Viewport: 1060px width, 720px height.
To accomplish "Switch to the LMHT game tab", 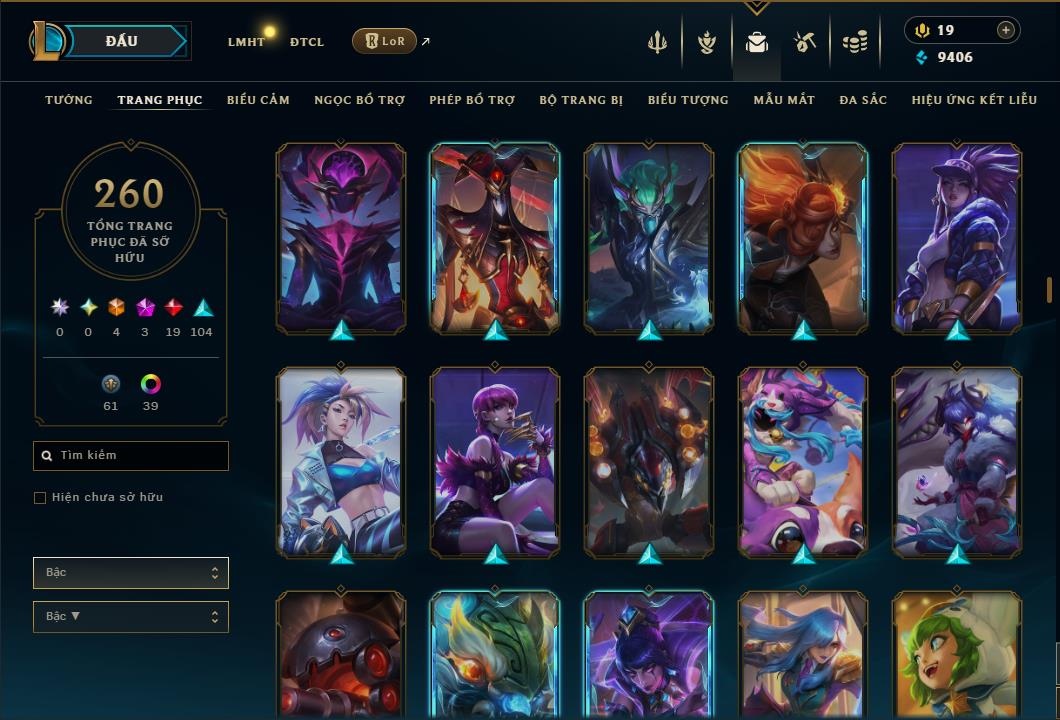I will click(246, 42).
